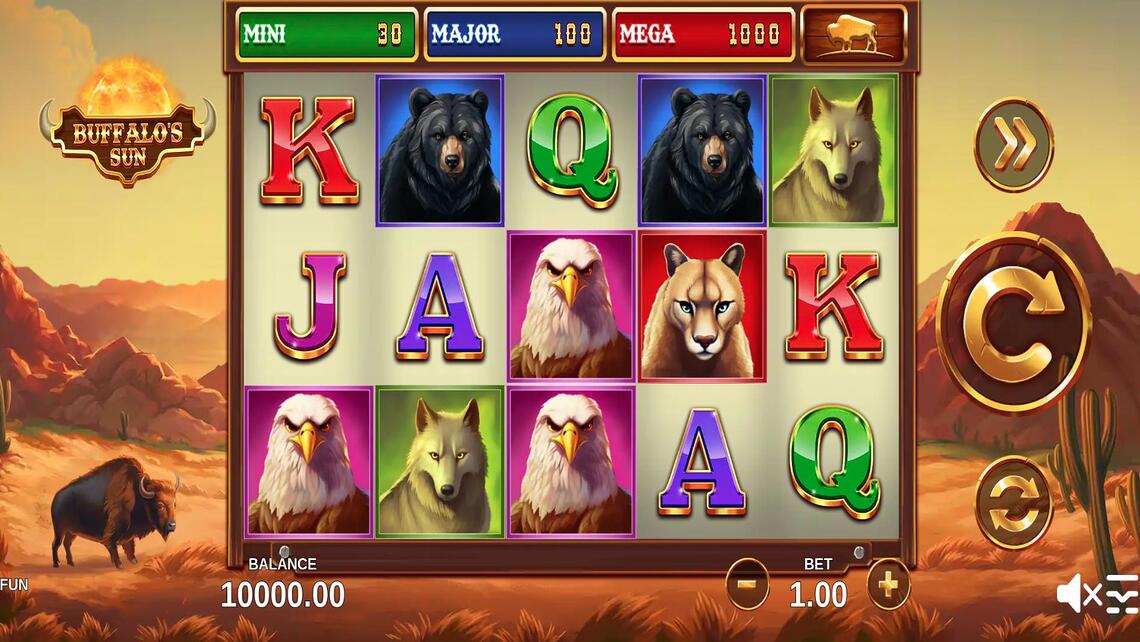The width and height of the screenshot is (1140, 642).
Task: Decrease the bet with the minus button
Action: [x=747, y=584]
